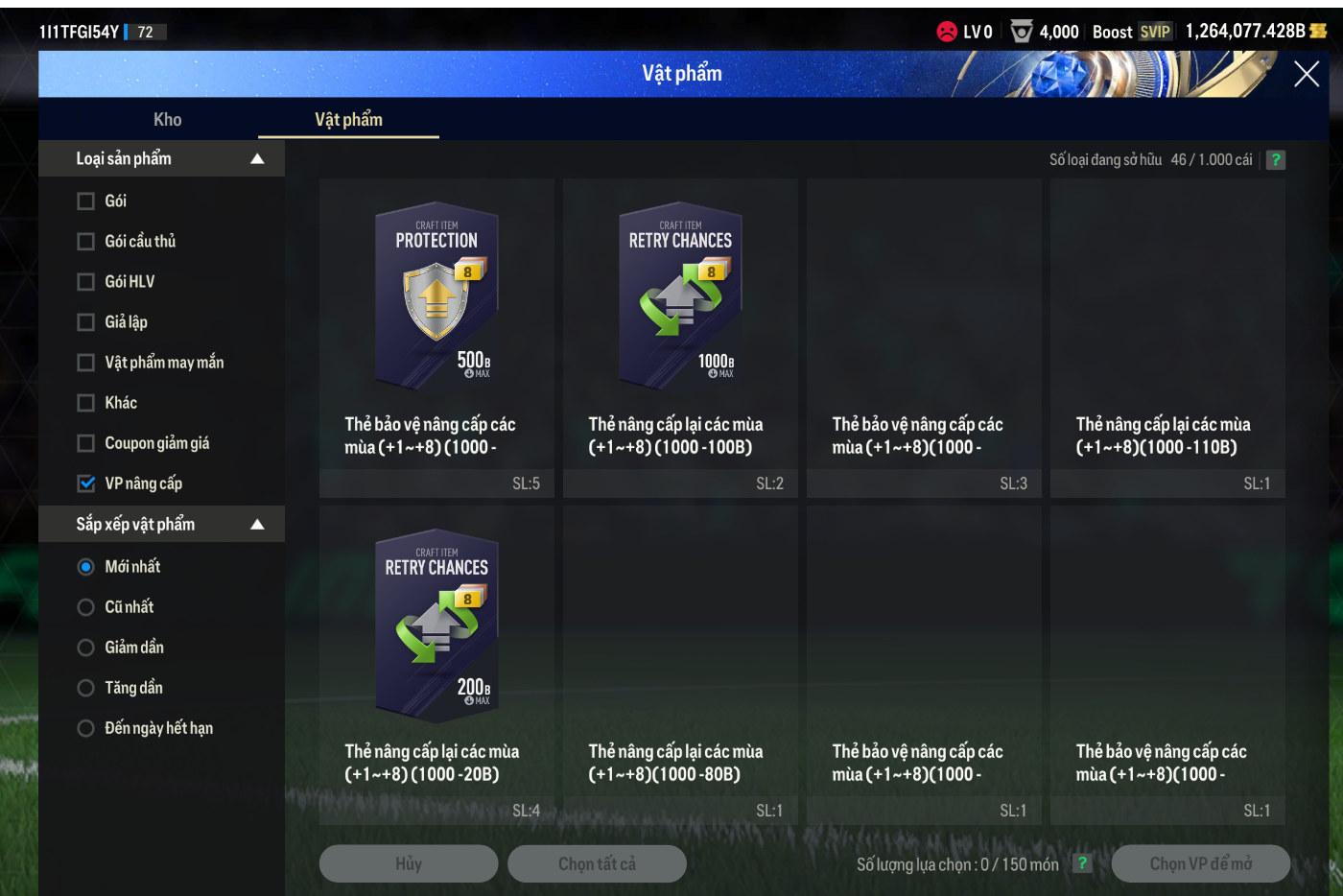Viewport: 1343px width, 896px height.
Task: Enable the Coupon giảm giá filter
Action: click(86, 443)
